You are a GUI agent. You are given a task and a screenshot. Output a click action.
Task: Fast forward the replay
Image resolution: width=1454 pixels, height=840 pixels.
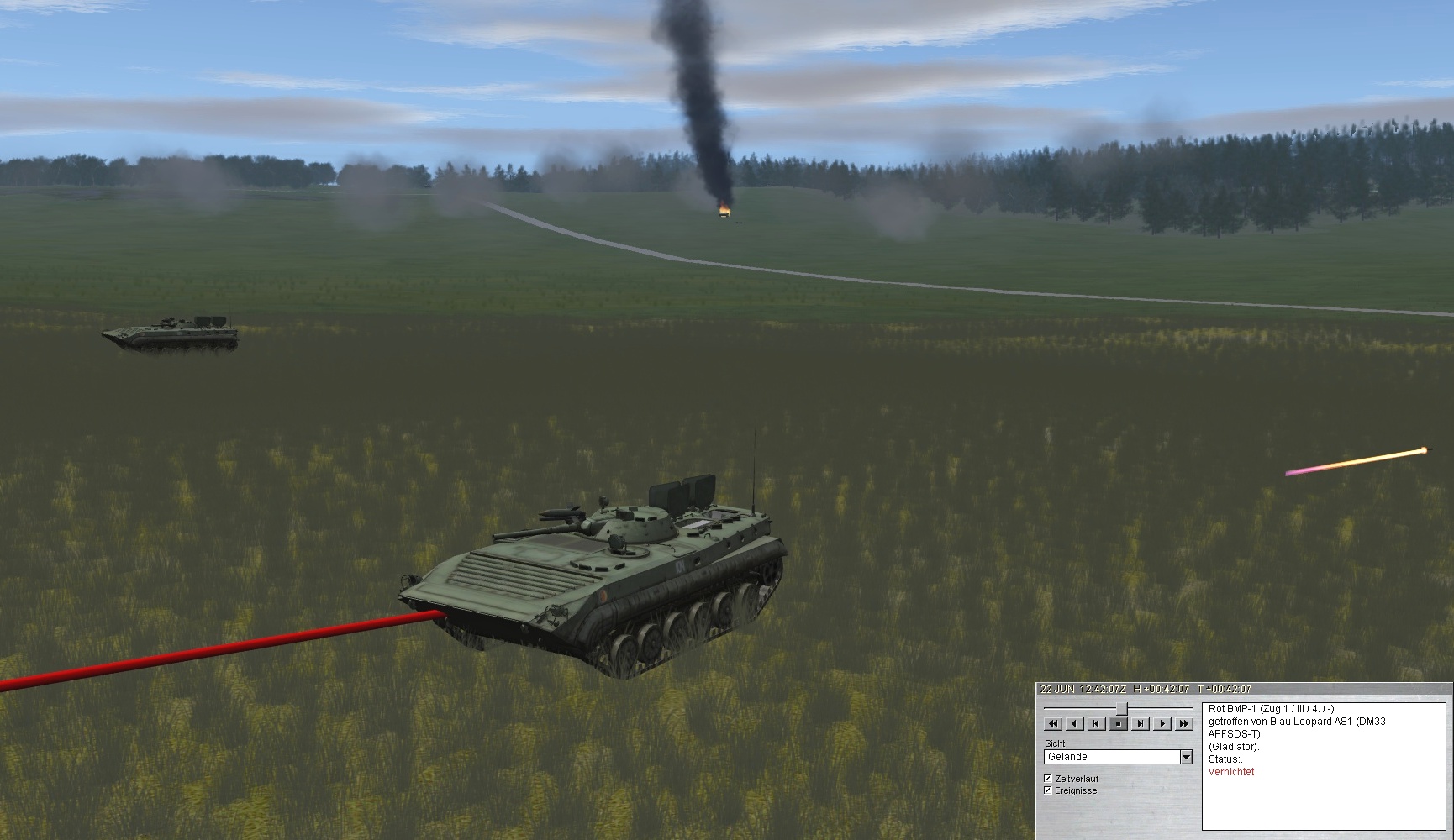click(x=1184, y=723)
